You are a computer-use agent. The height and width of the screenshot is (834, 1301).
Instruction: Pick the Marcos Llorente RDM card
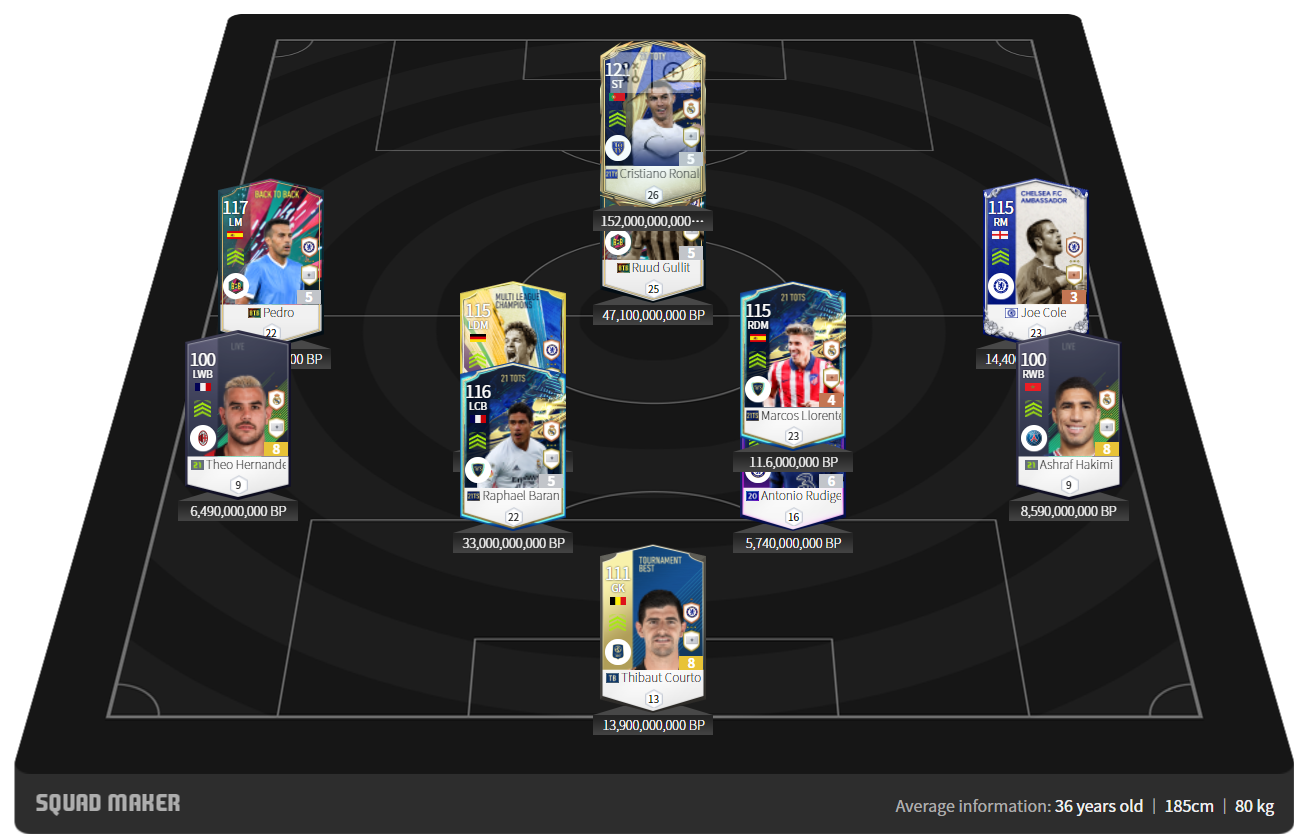click(x=793, y=365)
